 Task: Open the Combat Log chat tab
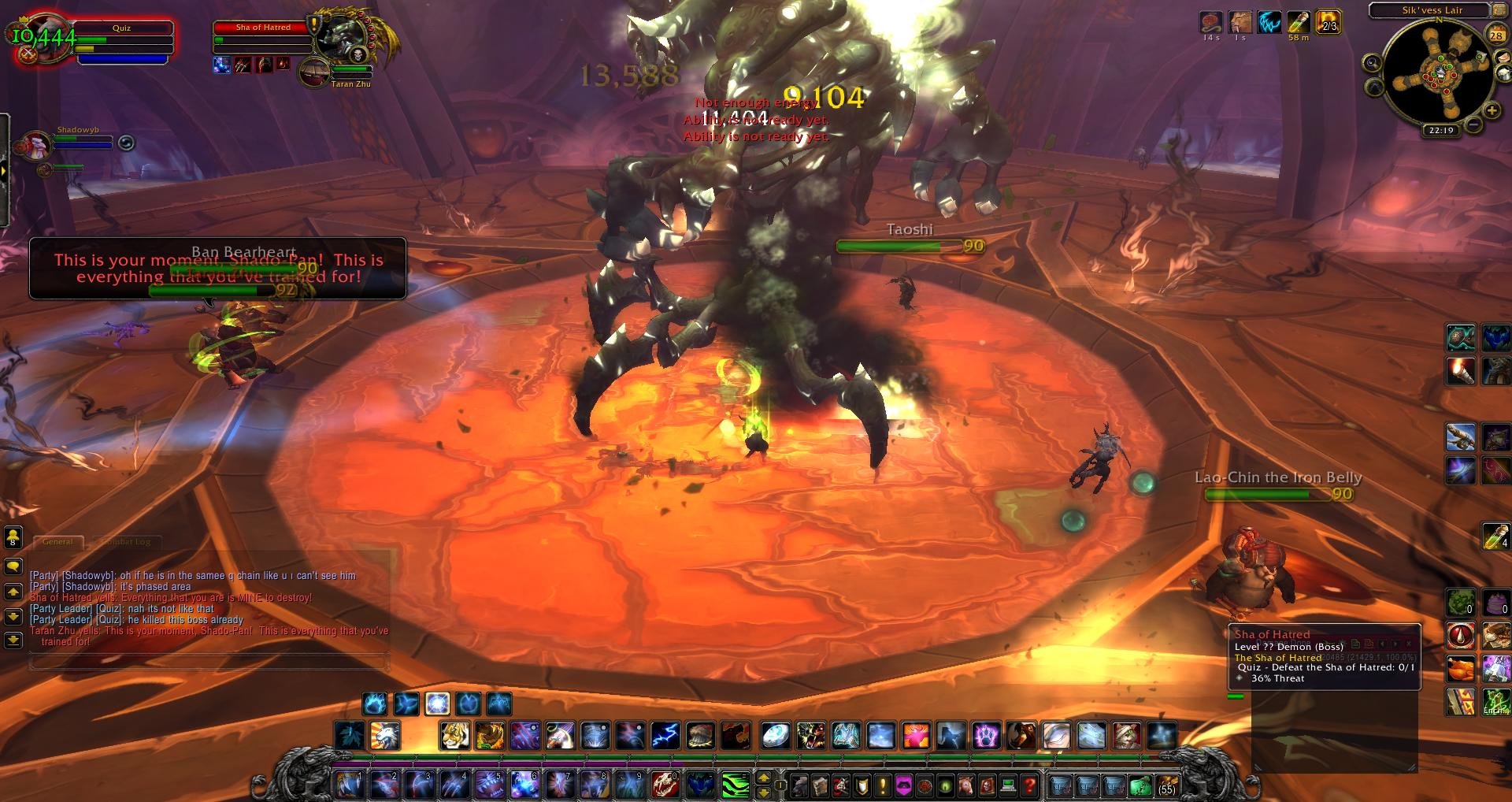pyautogui.click(x=128, y=541)
